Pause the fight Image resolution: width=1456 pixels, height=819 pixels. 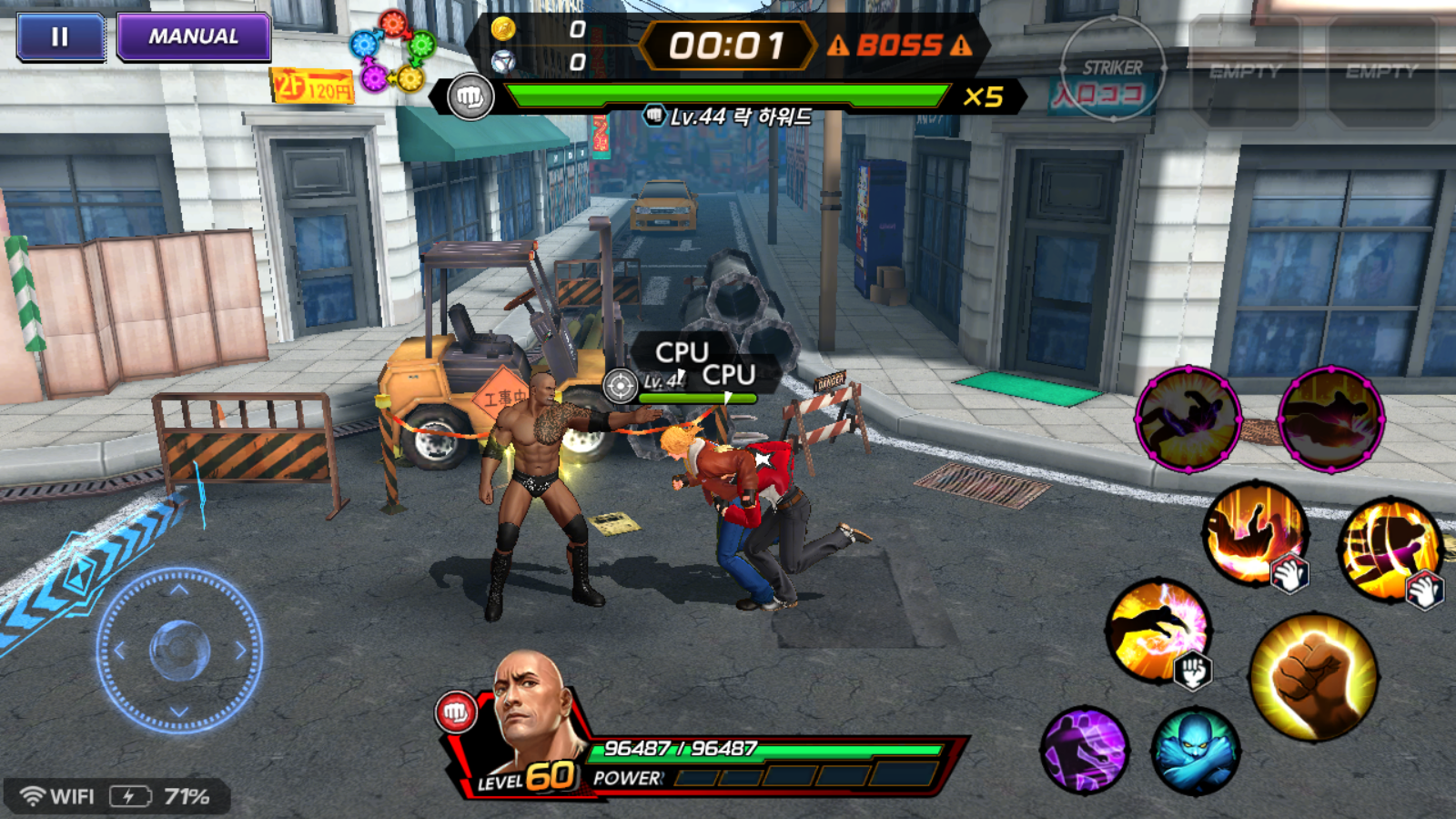click(60, 37)
